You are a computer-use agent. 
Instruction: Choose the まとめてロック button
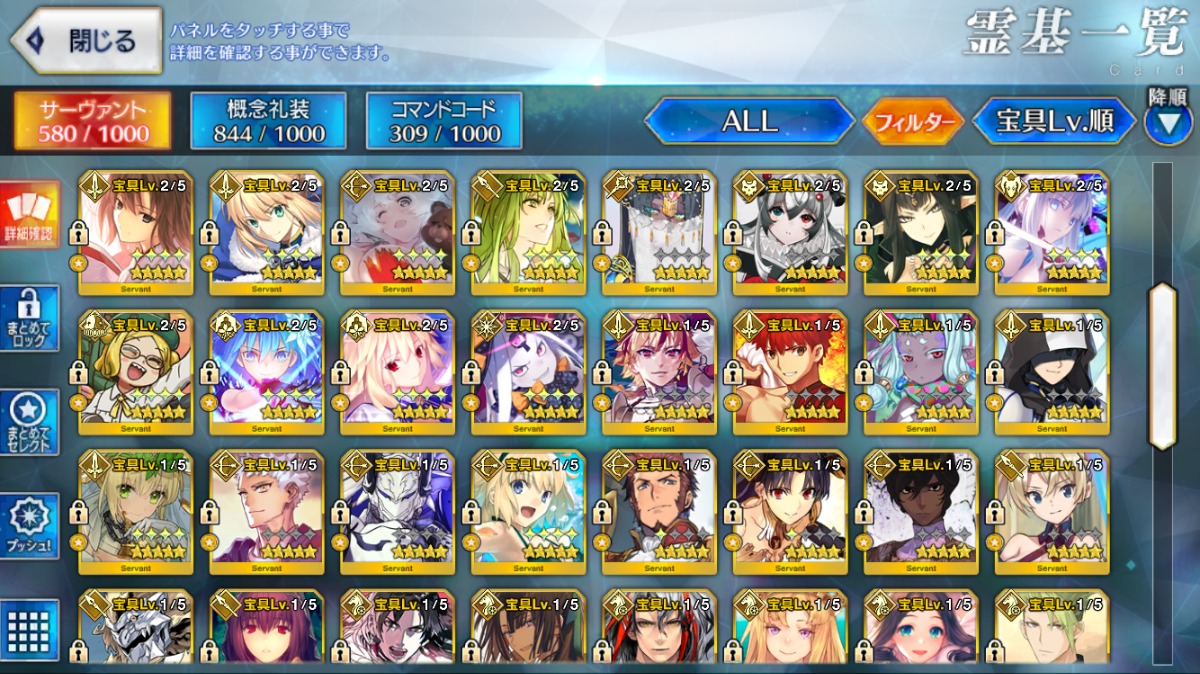point(29,319)
